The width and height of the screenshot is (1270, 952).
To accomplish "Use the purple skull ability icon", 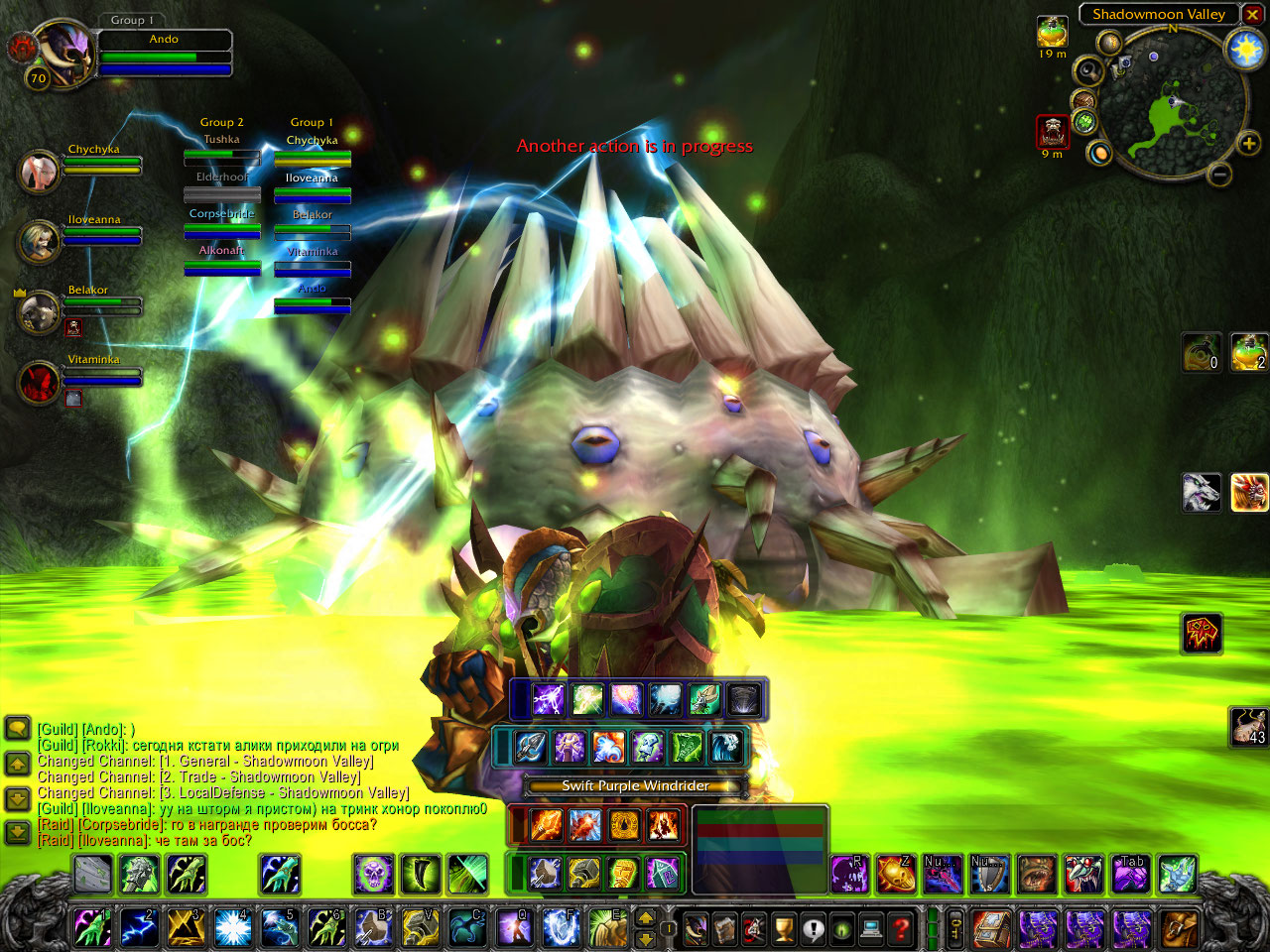I will click(374, 875).
